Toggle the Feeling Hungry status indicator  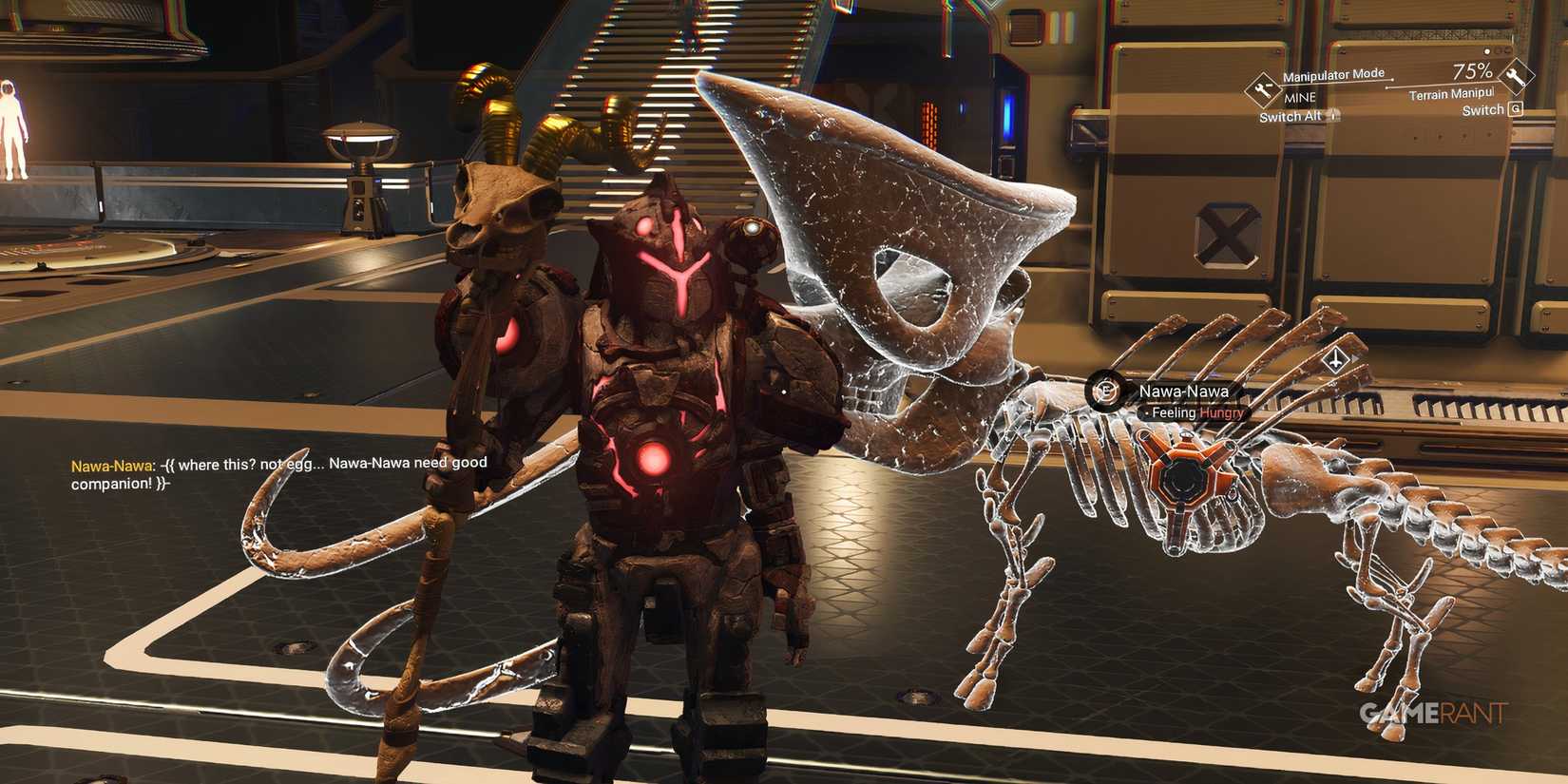pyautogui.click(x=1194, y=413)
